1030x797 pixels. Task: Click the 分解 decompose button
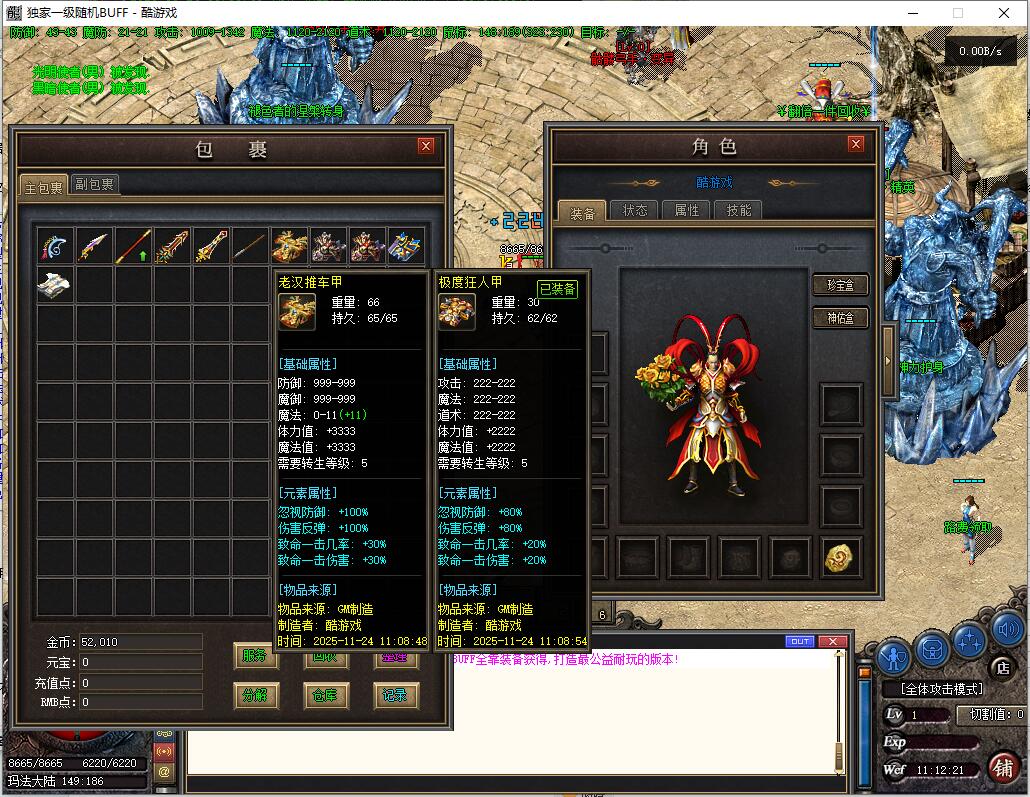[x=255, y=695]
